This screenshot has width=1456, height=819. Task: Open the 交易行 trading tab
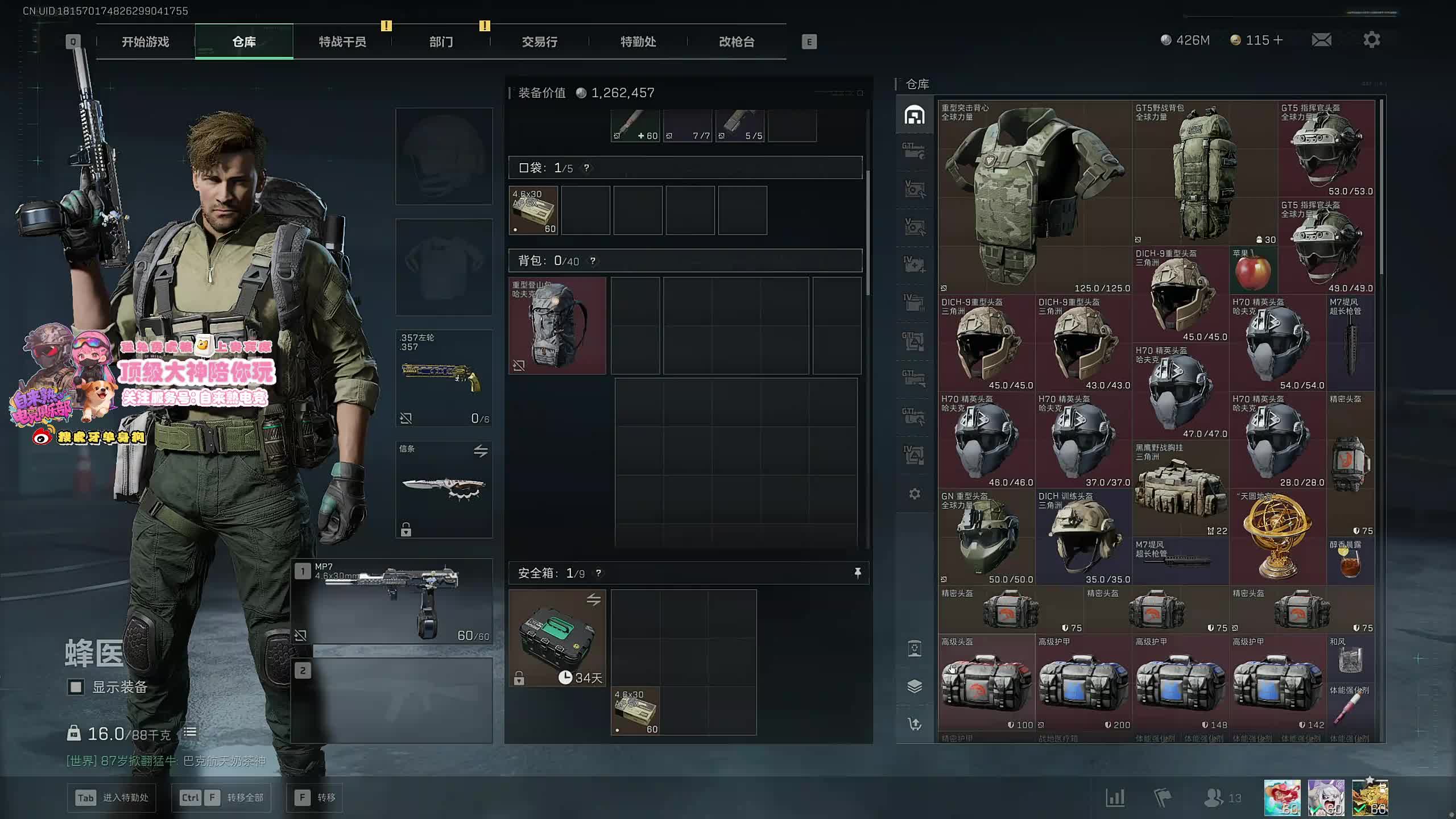(x=539, y=42)
